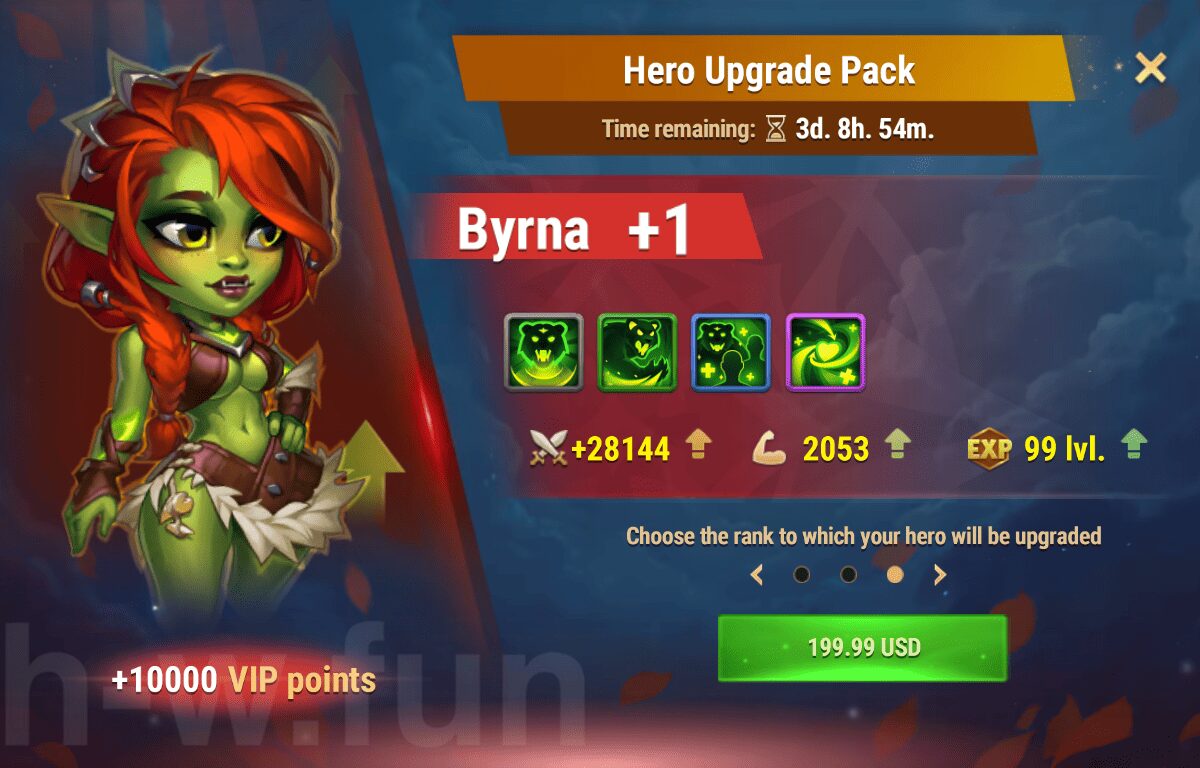The image size is (1200, 768).
Task: Select the third highlighted rank dot
Action: [x=895, y=575]
